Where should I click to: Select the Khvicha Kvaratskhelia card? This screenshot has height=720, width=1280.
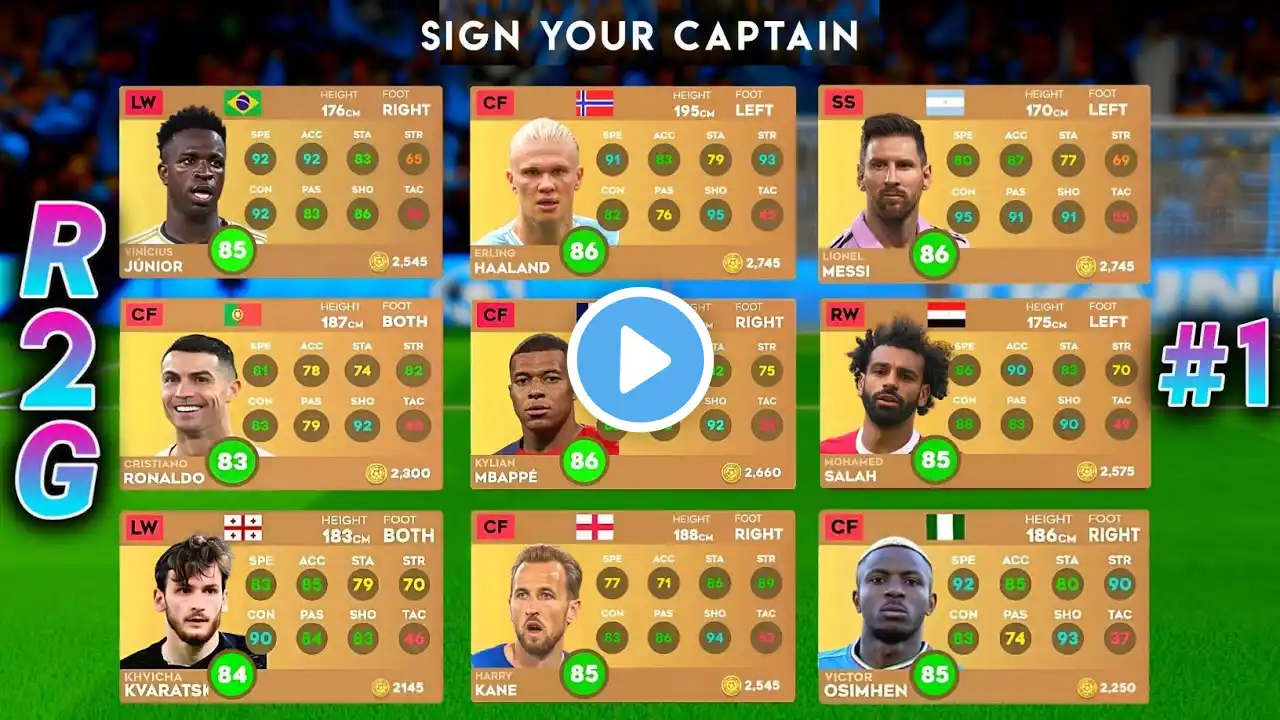tap(280, 606)
